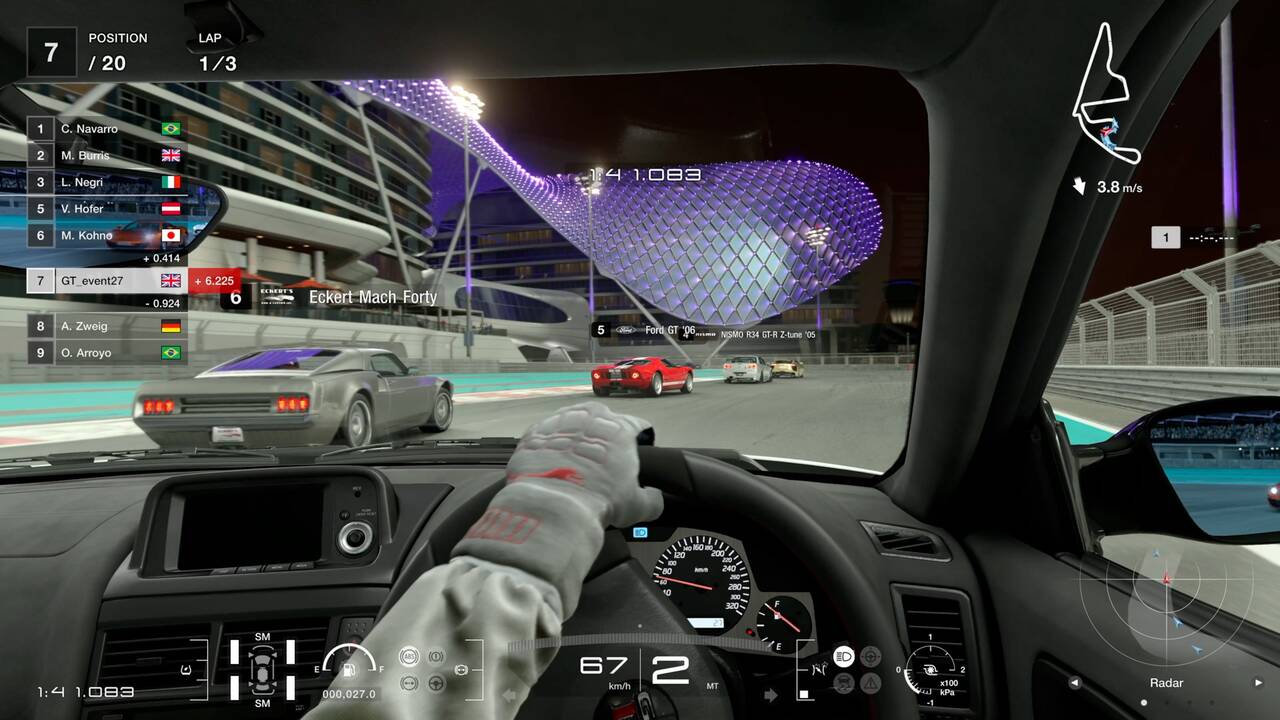1280x720 pixels.
Task: Click the radar display
Action: click(x=1166, y=610)
